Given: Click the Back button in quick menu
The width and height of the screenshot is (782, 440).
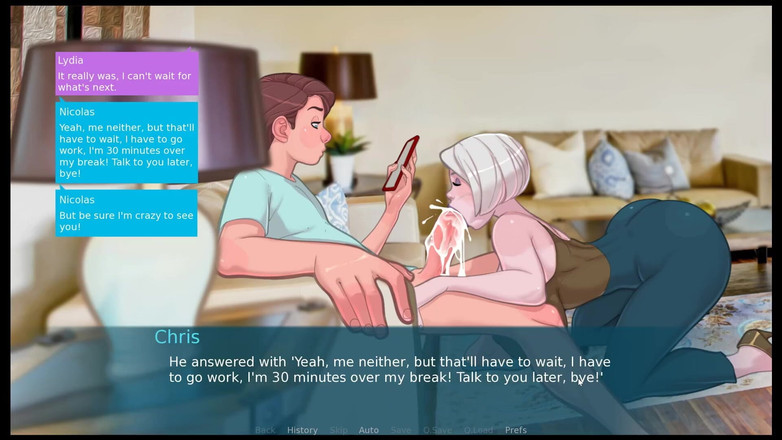Looking at the screenshot, I should (x=265, y=430).
